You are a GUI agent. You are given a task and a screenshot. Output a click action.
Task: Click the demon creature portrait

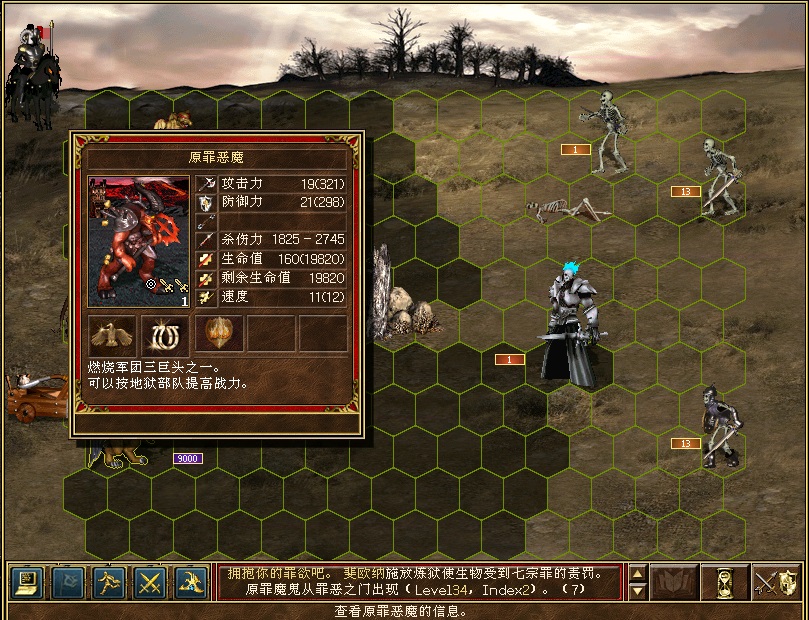(139, 241)
